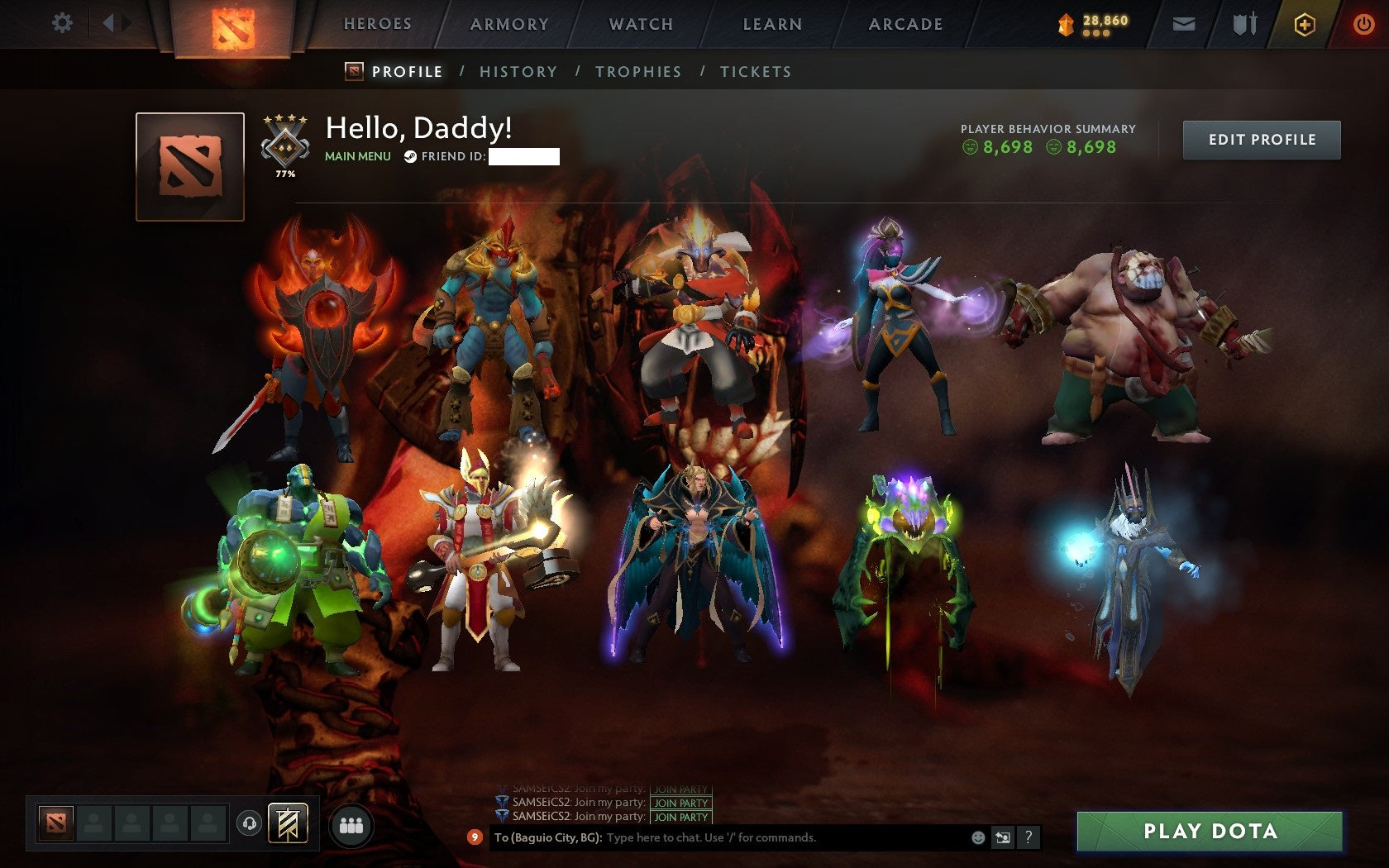
Task: Open the notifications mail icon
Action: pyautogui.click(x=1184, y=26)
